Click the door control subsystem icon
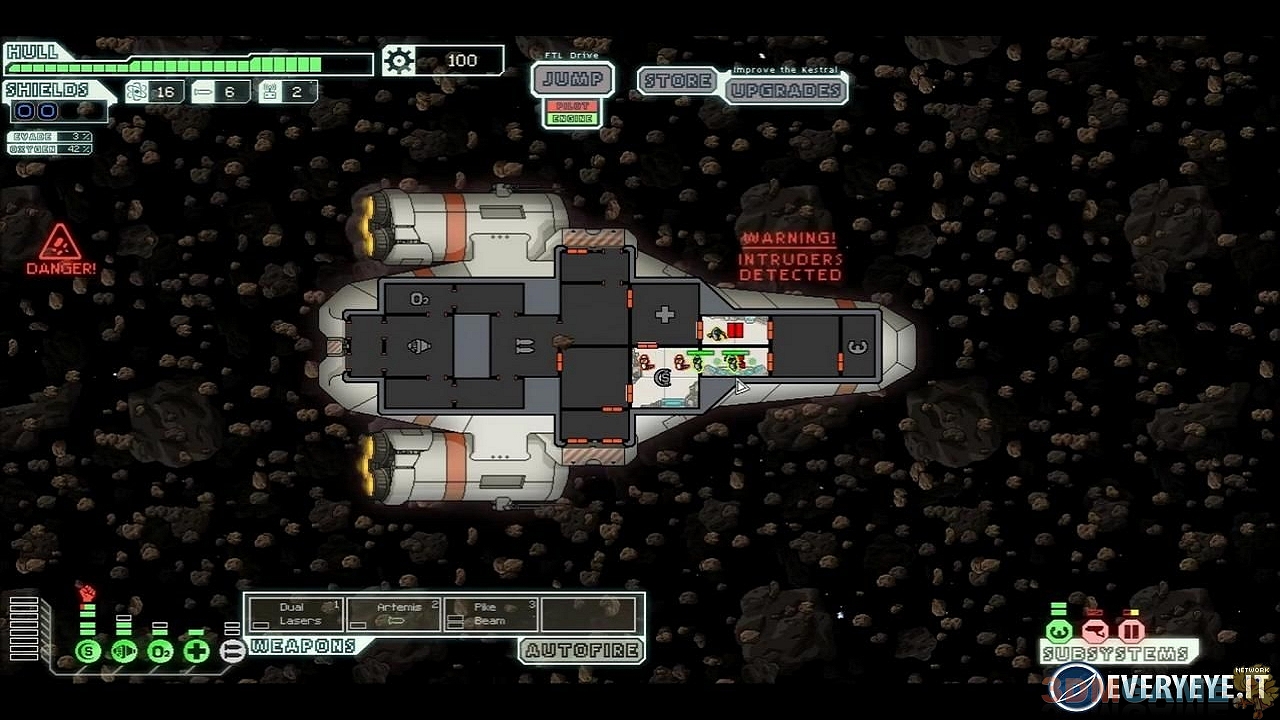 coord(1131,632)
